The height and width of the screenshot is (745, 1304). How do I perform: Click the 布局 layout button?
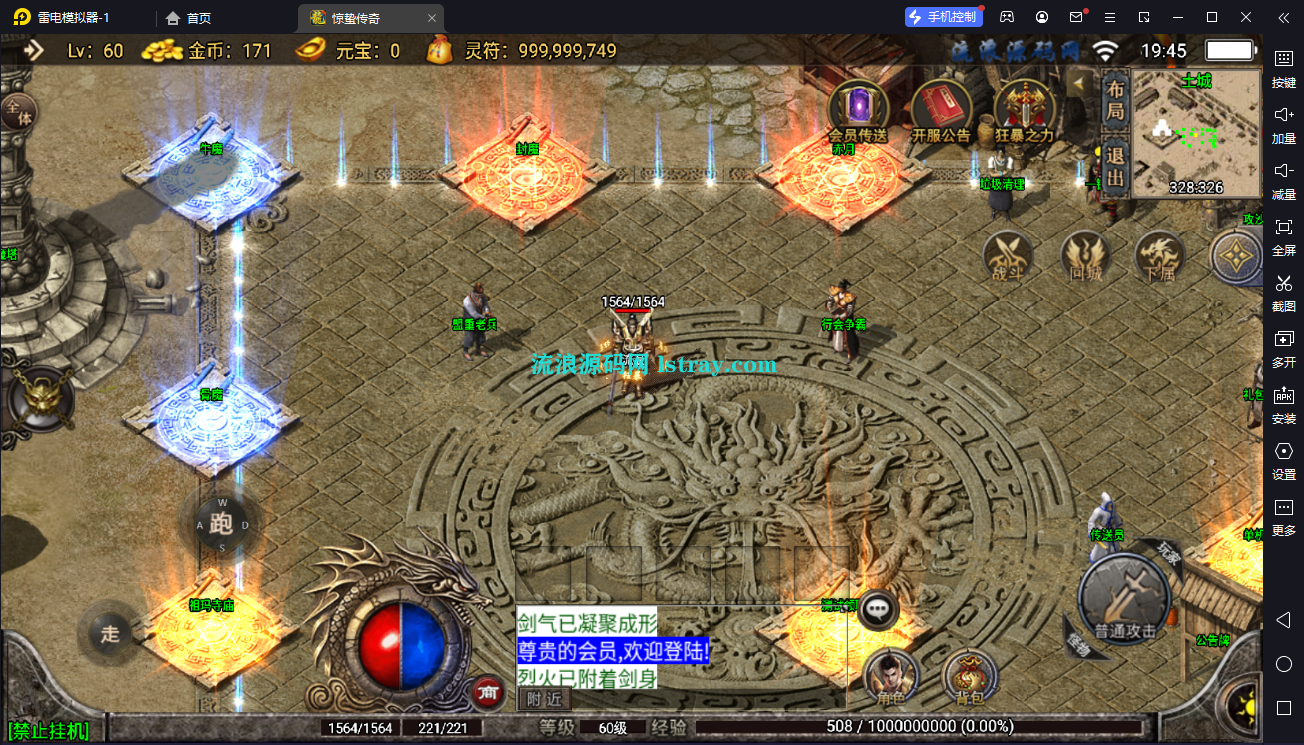[1115, 100]
